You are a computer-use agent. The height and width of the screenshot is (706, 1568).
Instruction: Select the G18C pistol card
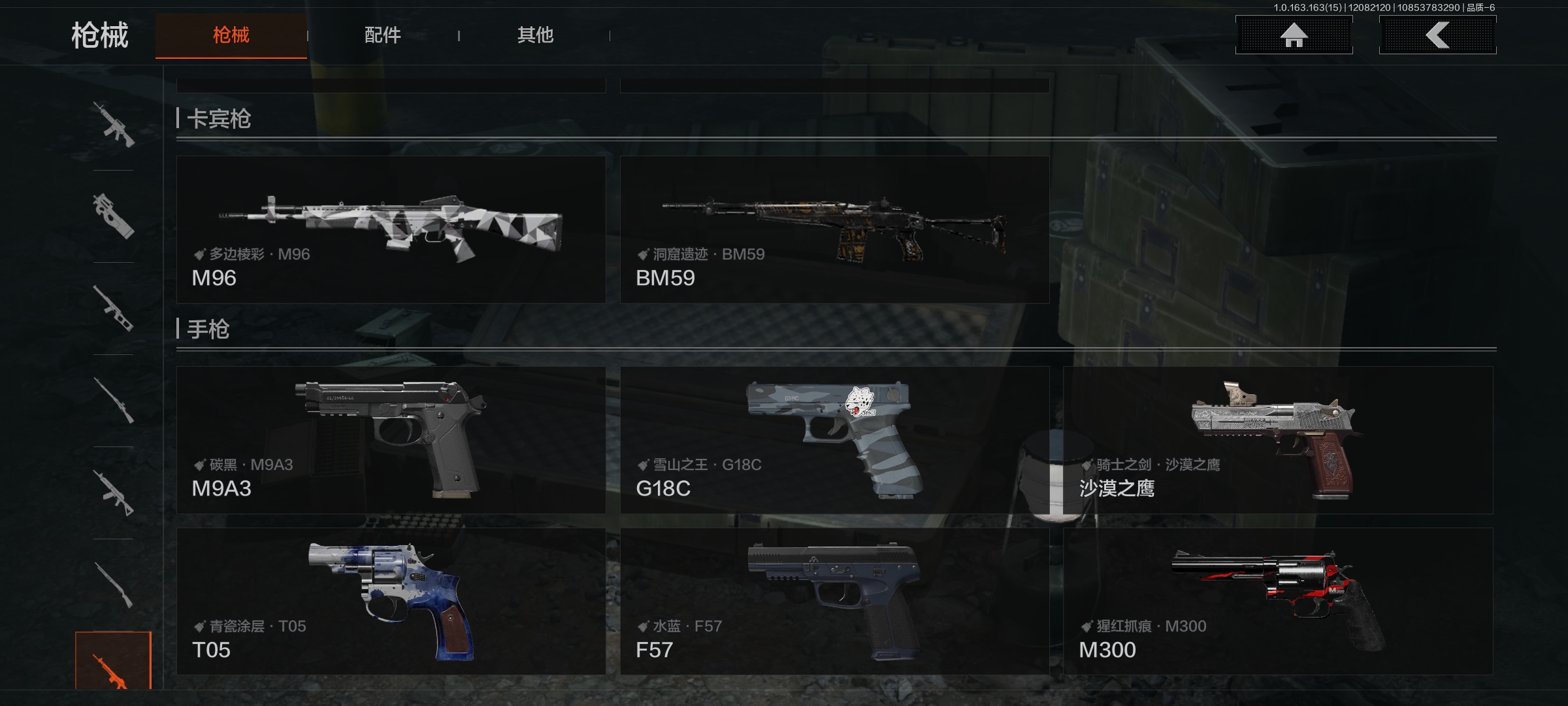tap(834, 440)
